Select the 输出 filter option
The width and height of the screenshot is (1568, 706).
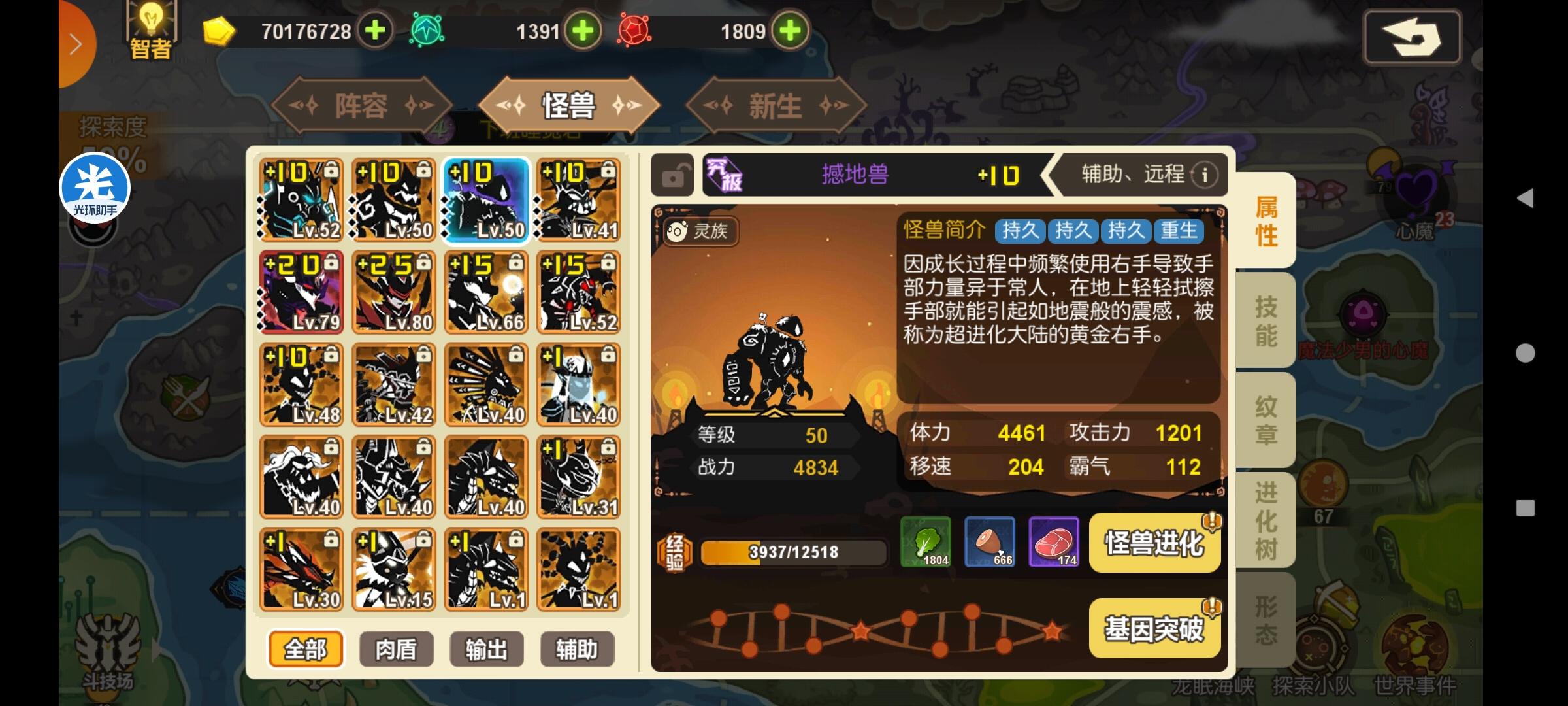point(486,649)
